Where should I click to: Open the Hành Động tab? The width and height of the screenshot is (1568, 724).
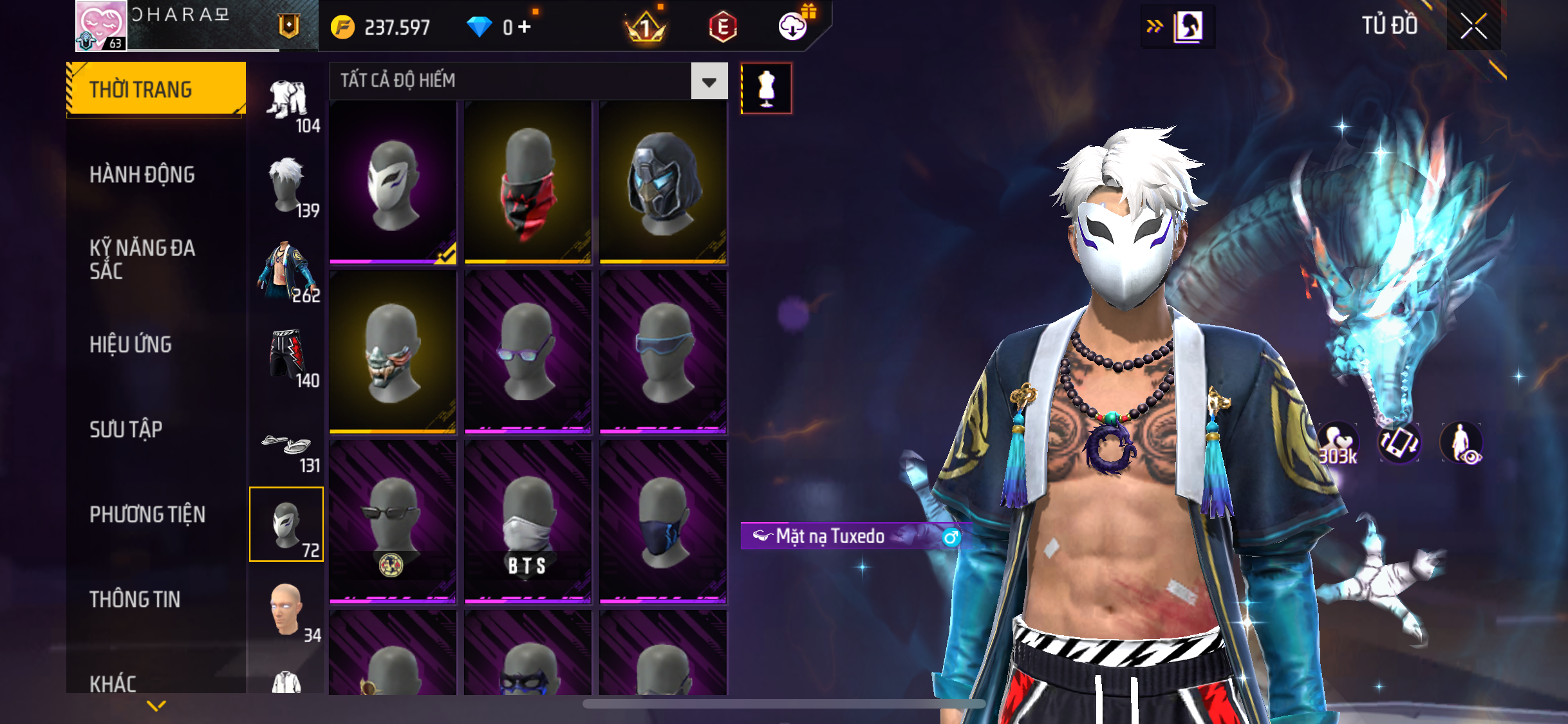pos(142,174)
